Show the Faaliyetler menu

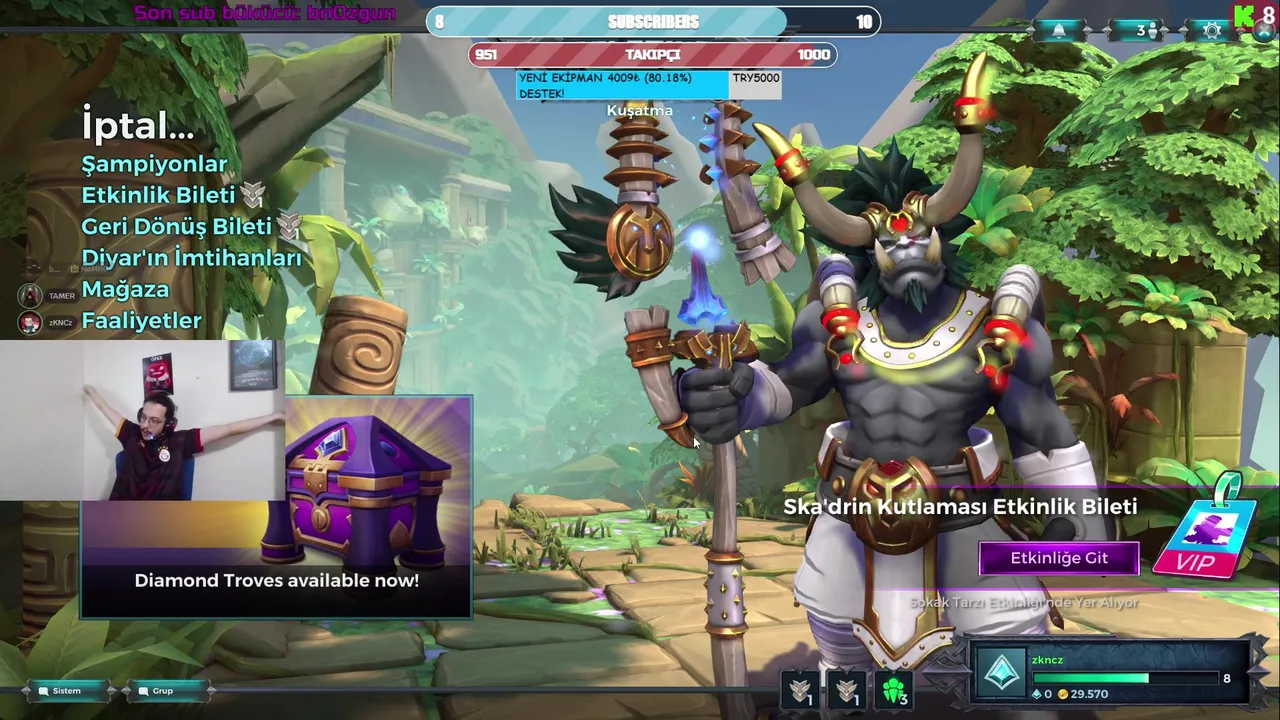click(141, 321)
